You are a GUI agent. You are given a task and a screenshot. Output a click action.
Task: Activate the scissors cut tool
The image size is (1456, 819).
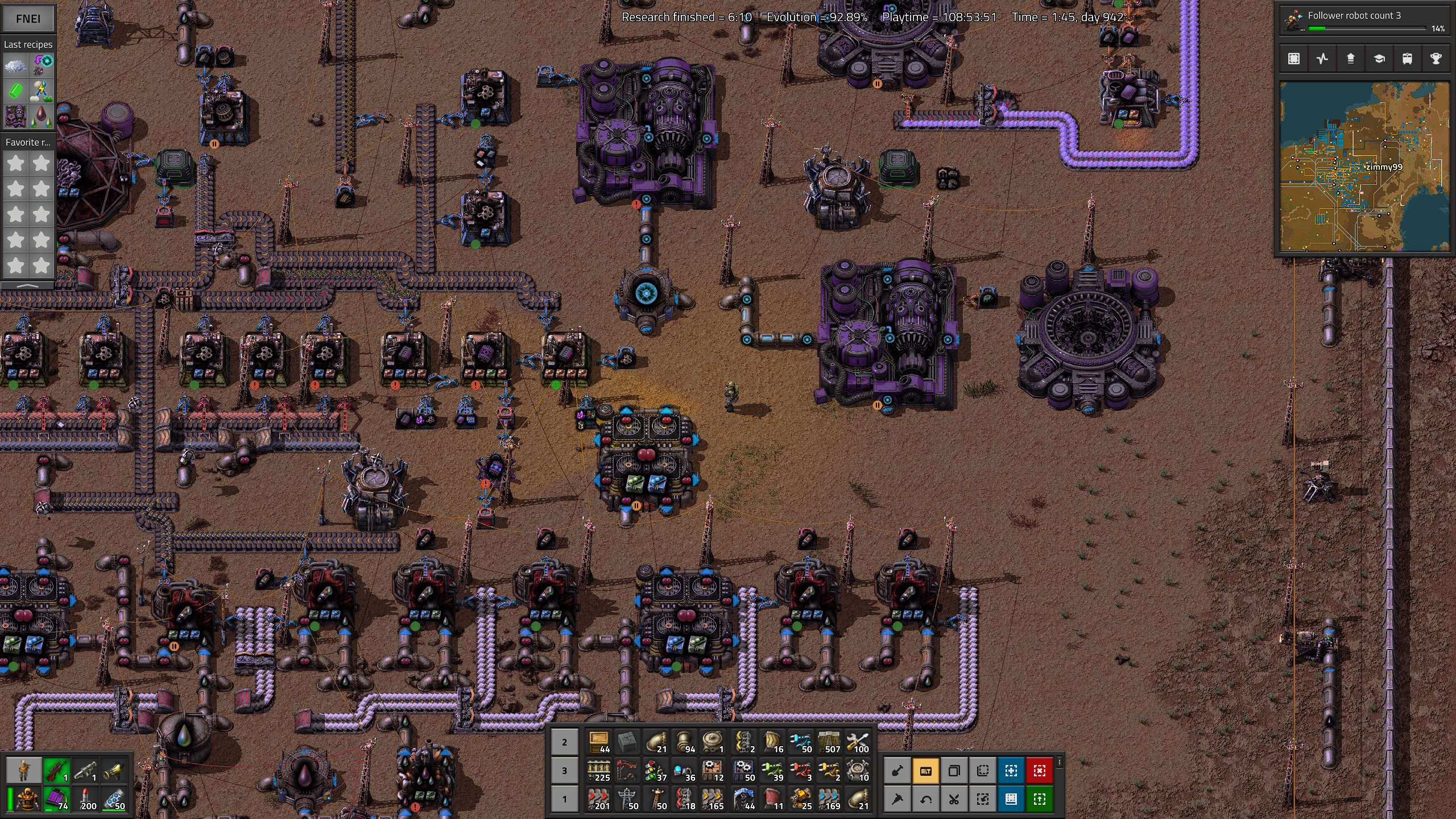pyautogui.click(x=954, y=799)
